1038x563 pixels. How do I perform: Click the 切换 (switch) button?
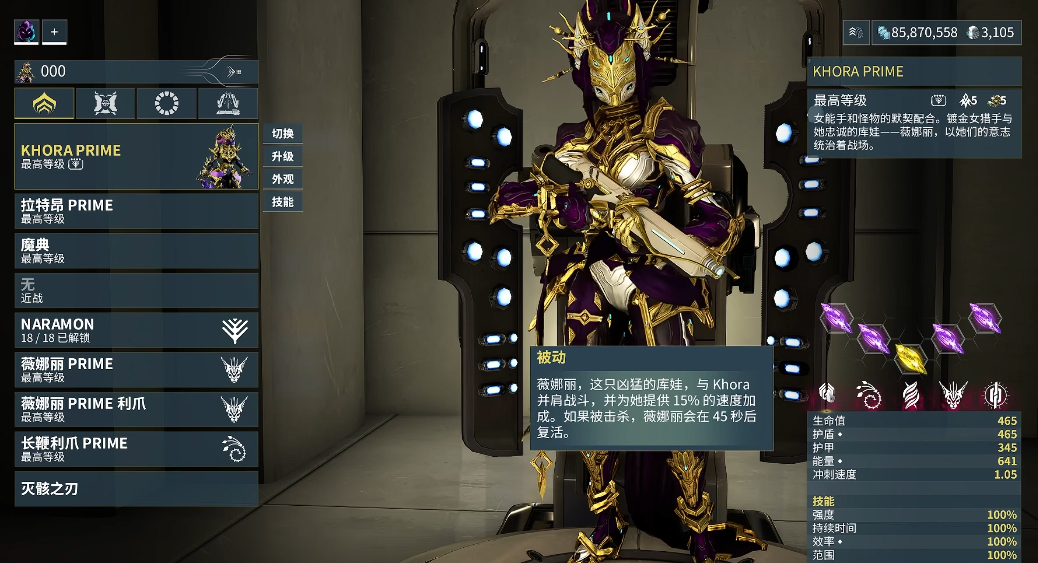282,134
